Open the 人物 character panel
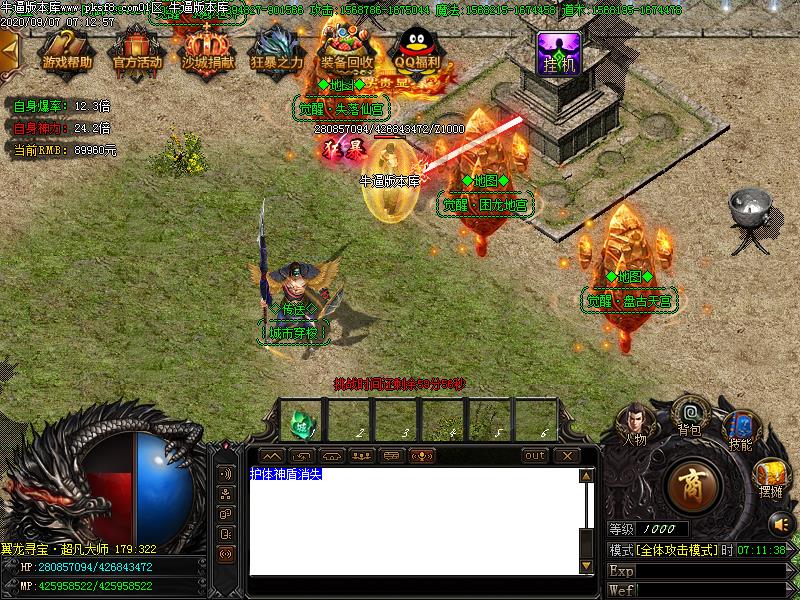The image size is (800, 600). pyautogui.click(x=636, y=423)
